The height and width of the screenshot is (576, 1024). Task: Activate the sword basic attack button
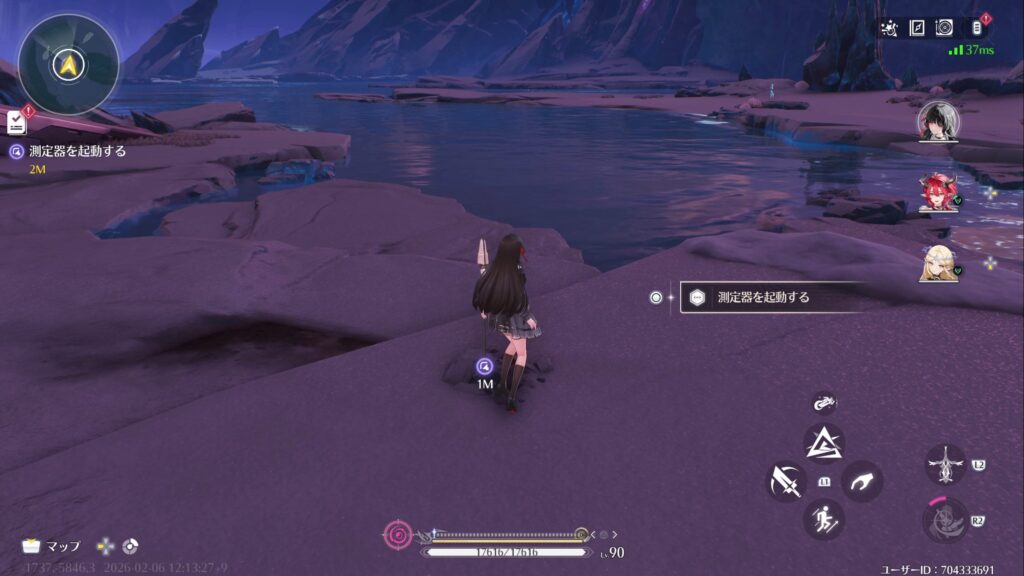(x=786, y=482)
